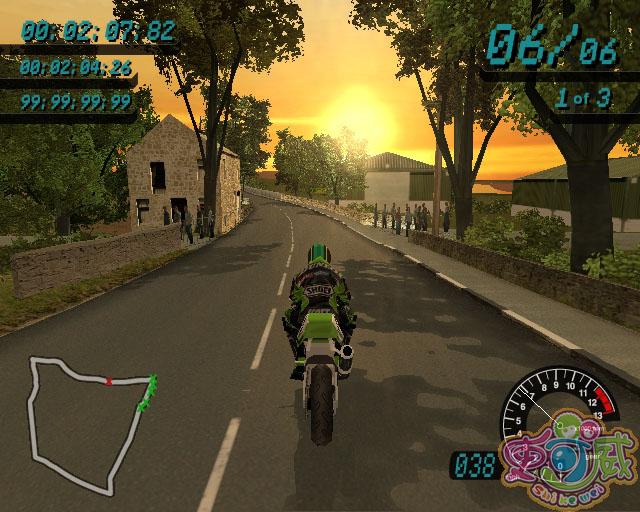Click the track layout minimap
Screen dimensions: 640x512
coord(90,420)
